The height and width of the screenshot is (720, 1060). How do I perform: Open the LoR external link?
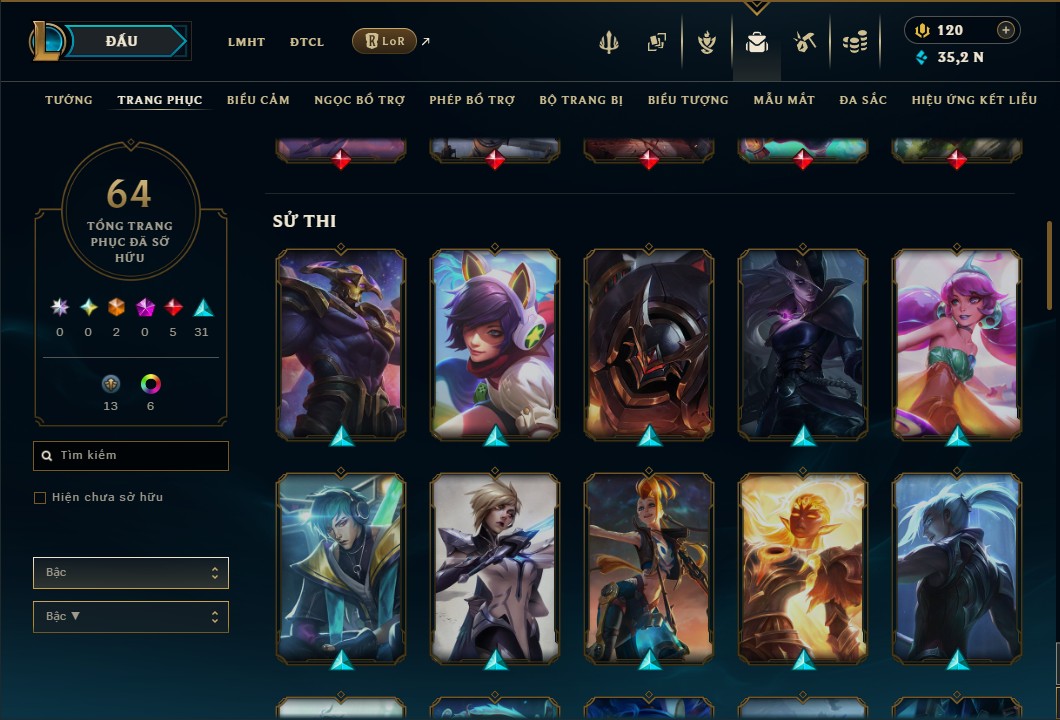pyautogui.click(x=386, y=41)
